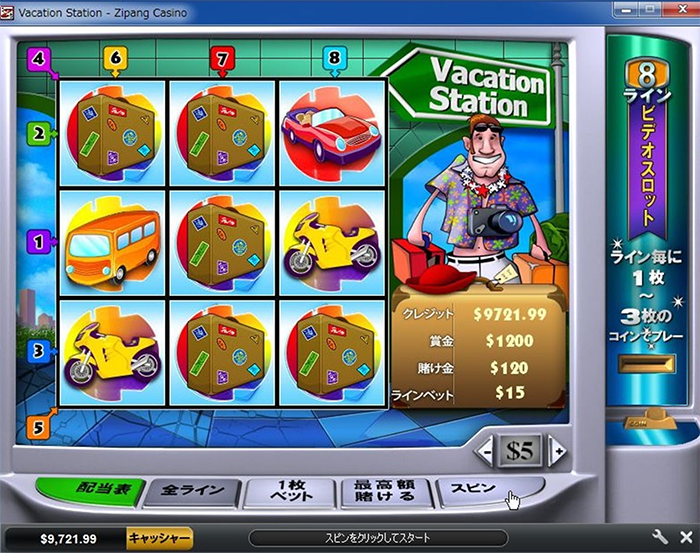Select payline marker 7
Viewport: 700px width, 553px height.
point(221,59)
